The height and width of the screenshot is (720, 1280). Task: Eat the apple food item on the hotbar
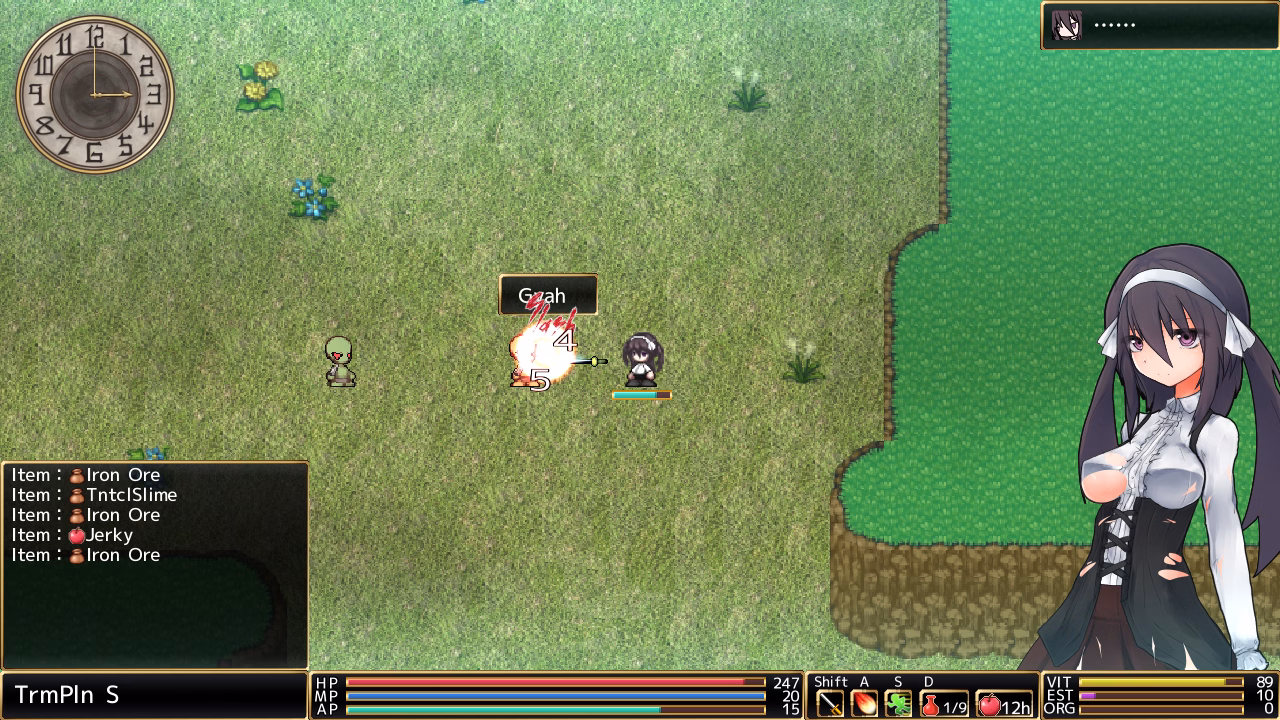click(x=988, y=703)
